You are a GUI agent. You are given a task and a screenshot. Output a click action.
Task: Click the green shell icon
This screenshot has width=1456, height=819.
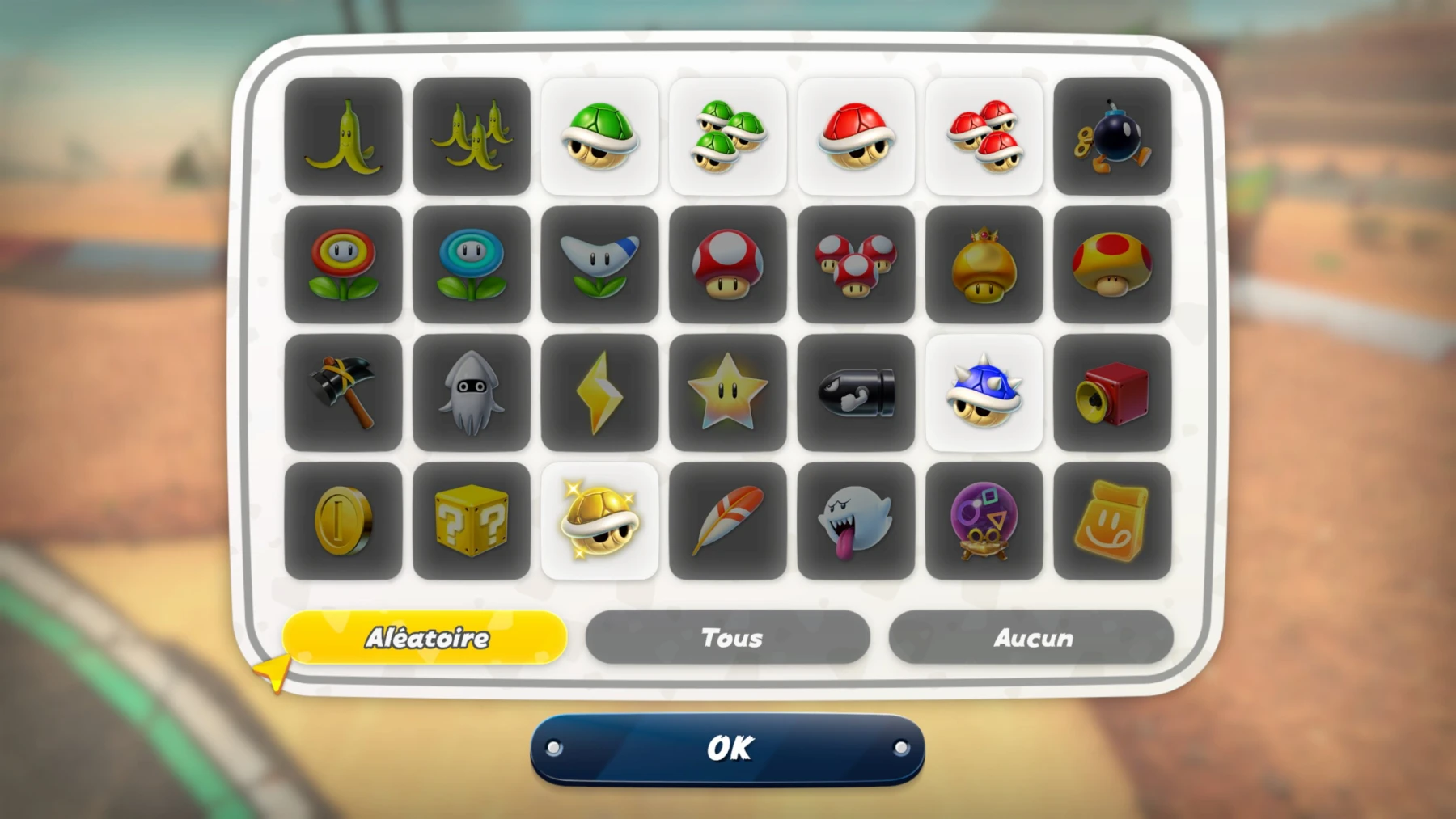coord(600,134)
